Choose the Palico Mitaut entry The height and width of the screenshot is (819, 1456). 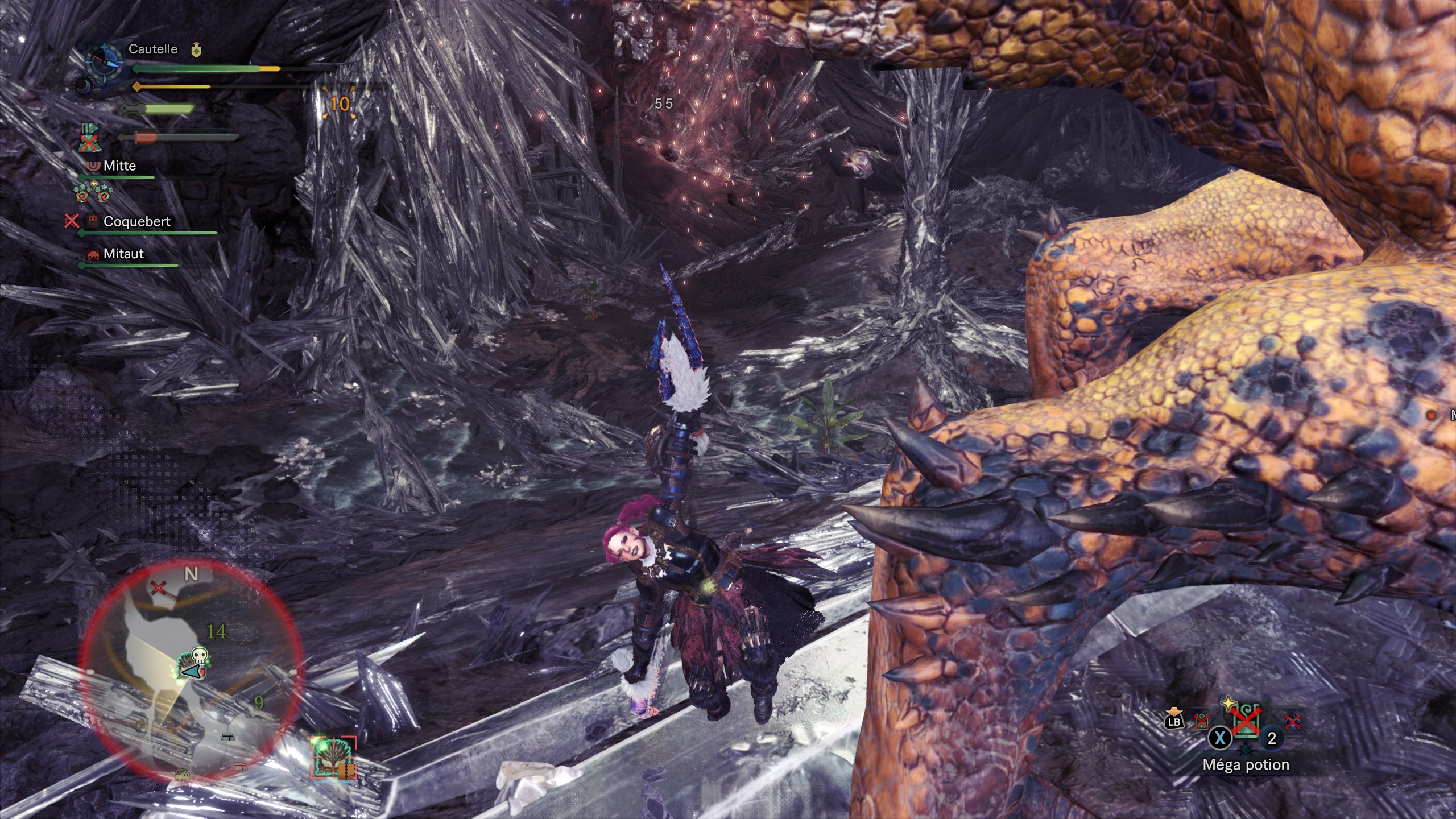point(123,254)
